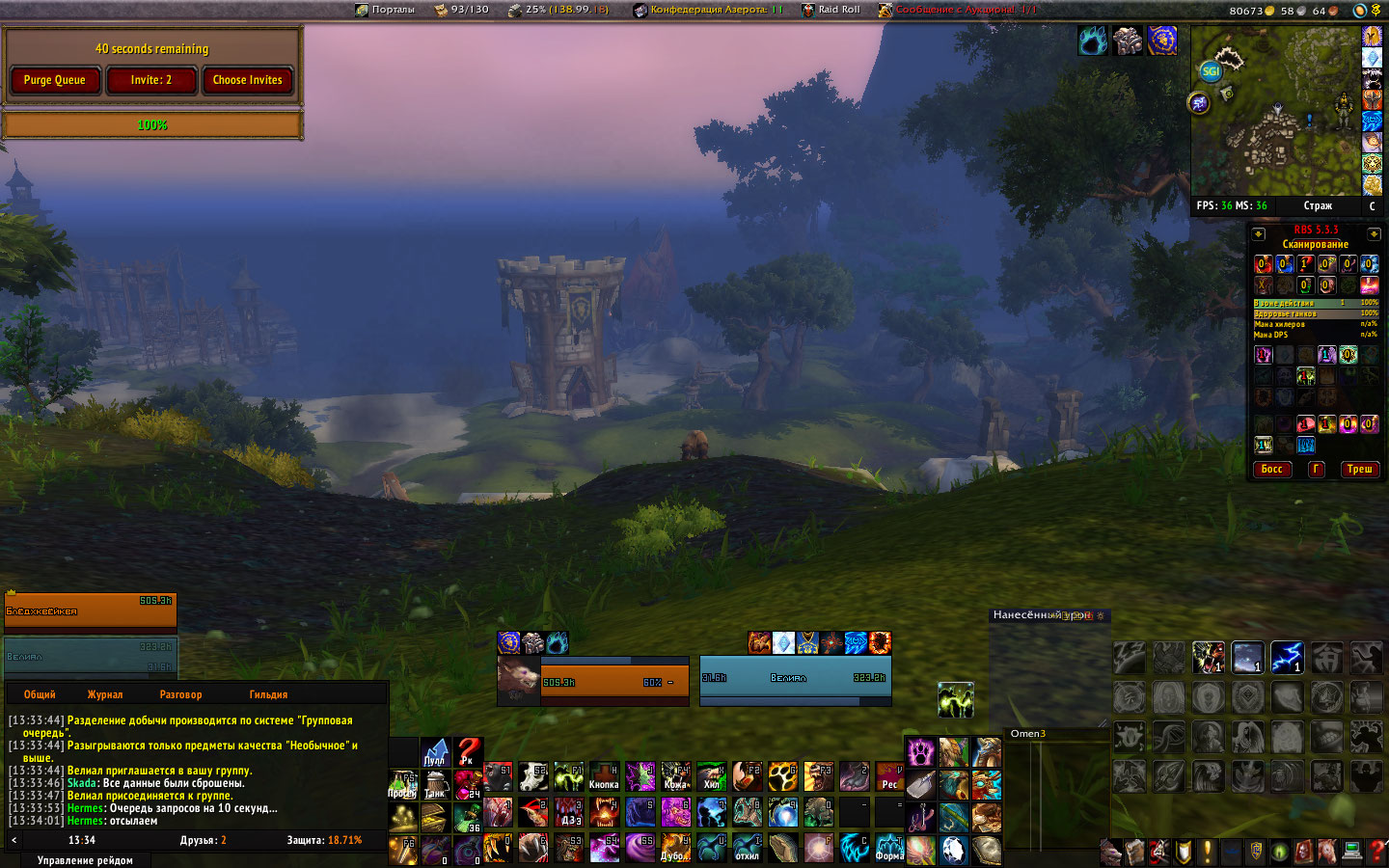
Task: Trigger the Хил action button
Action: pos(712,776)
